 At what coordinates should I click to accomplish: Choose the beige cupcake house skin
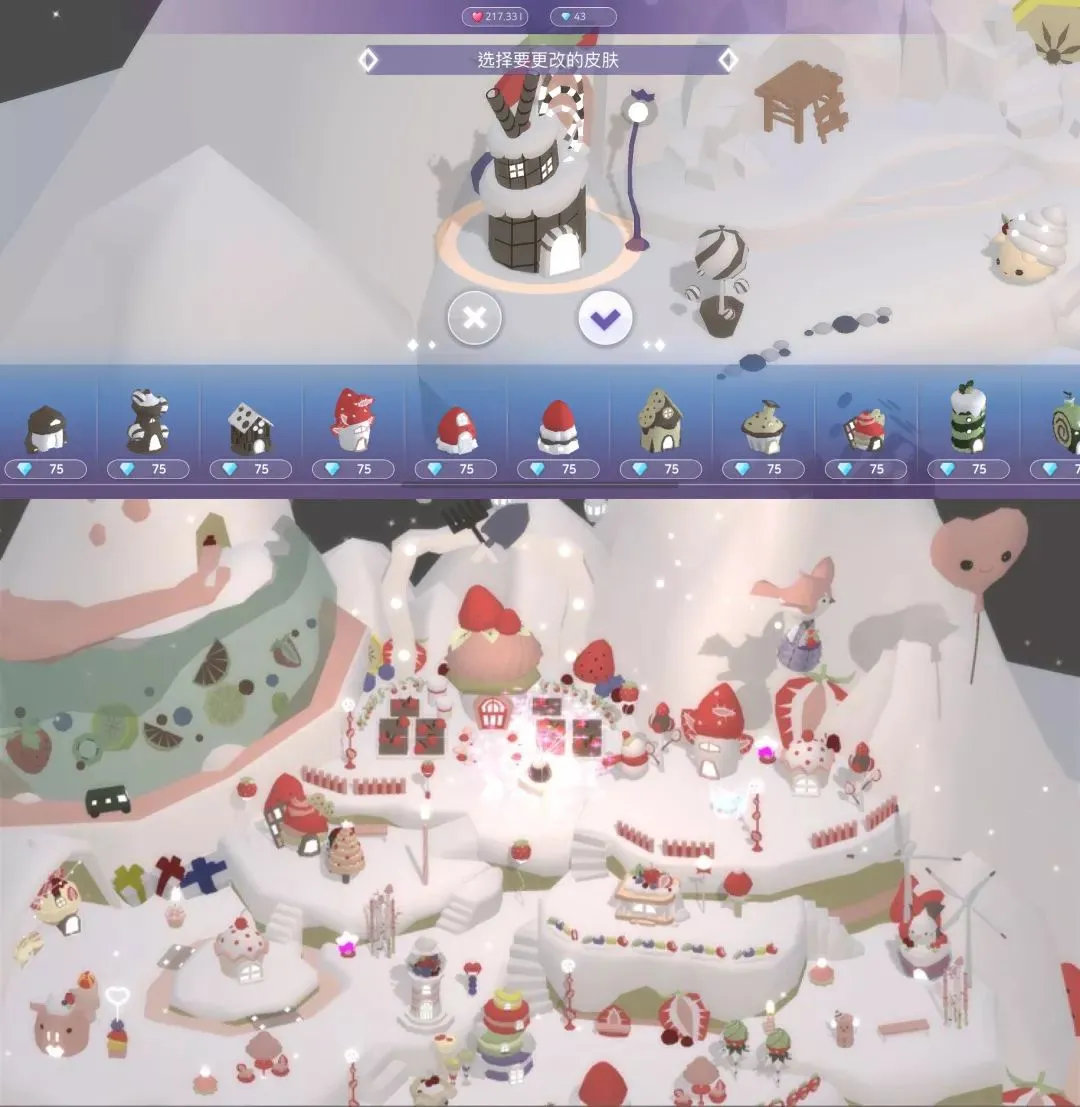763,428
